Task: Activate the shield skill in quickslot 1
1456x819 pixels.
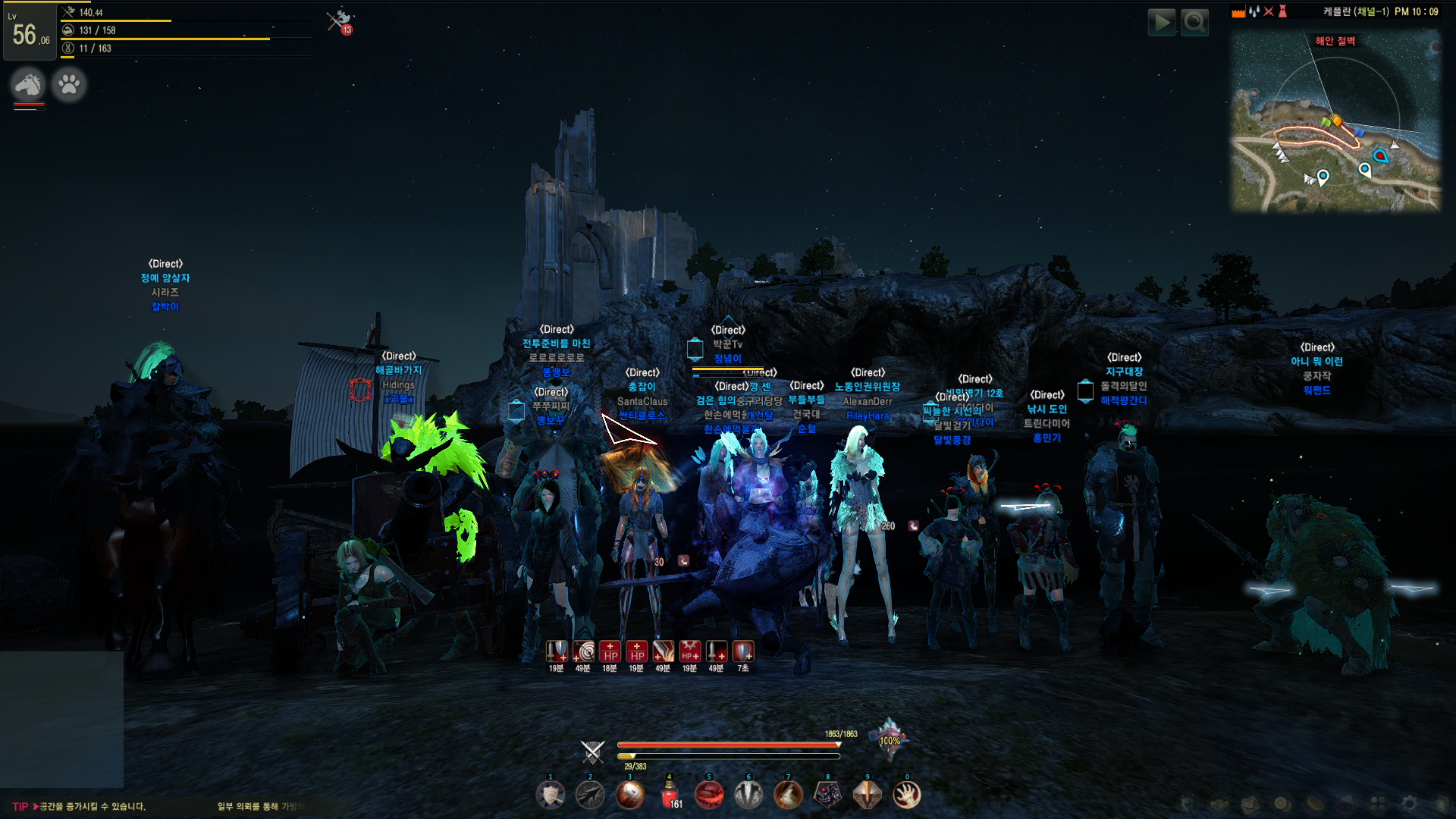Action: coord(551,795)
